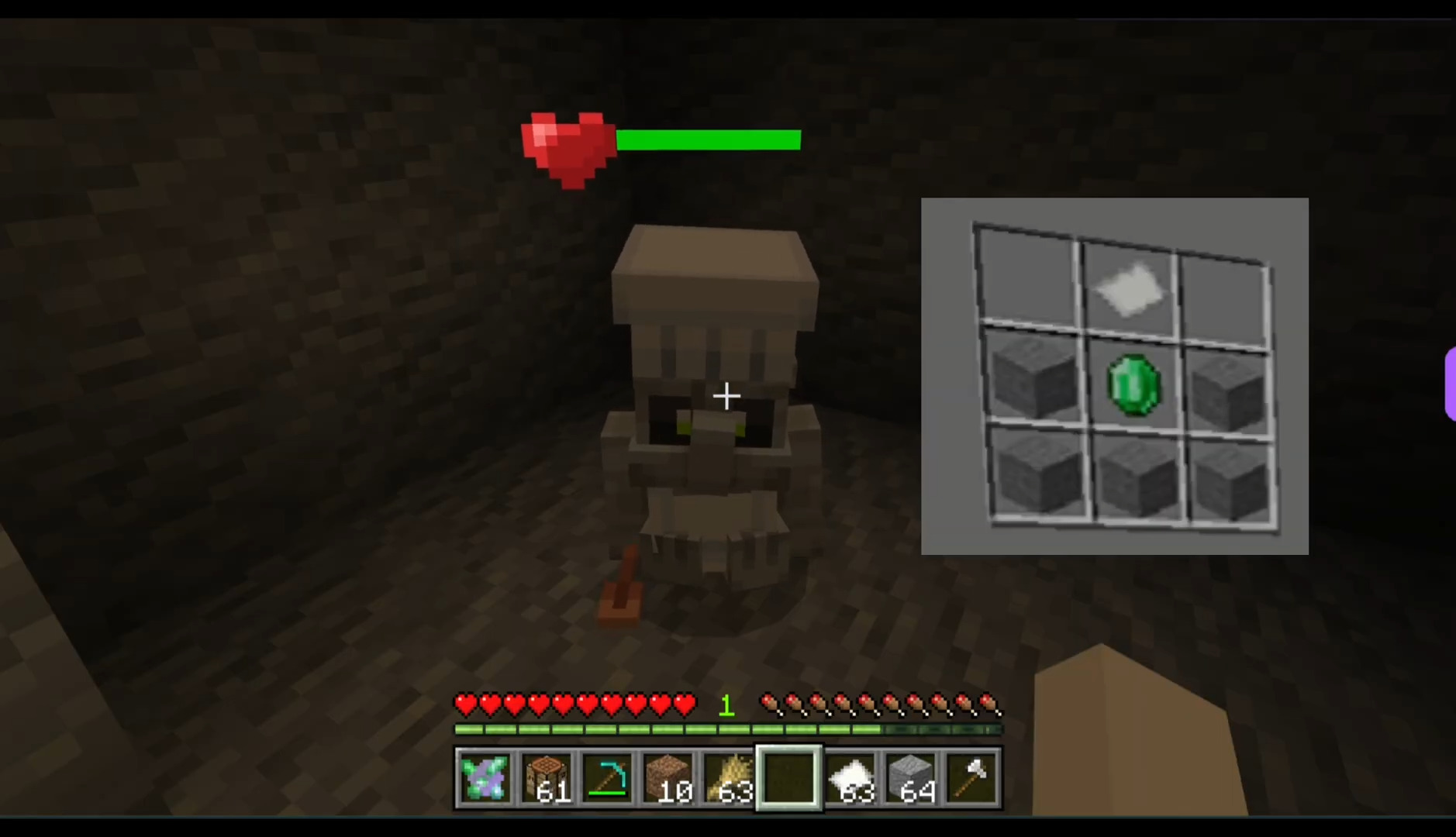
Task: Click the white item in the crafting grid
Action: tap(1130, 290)
